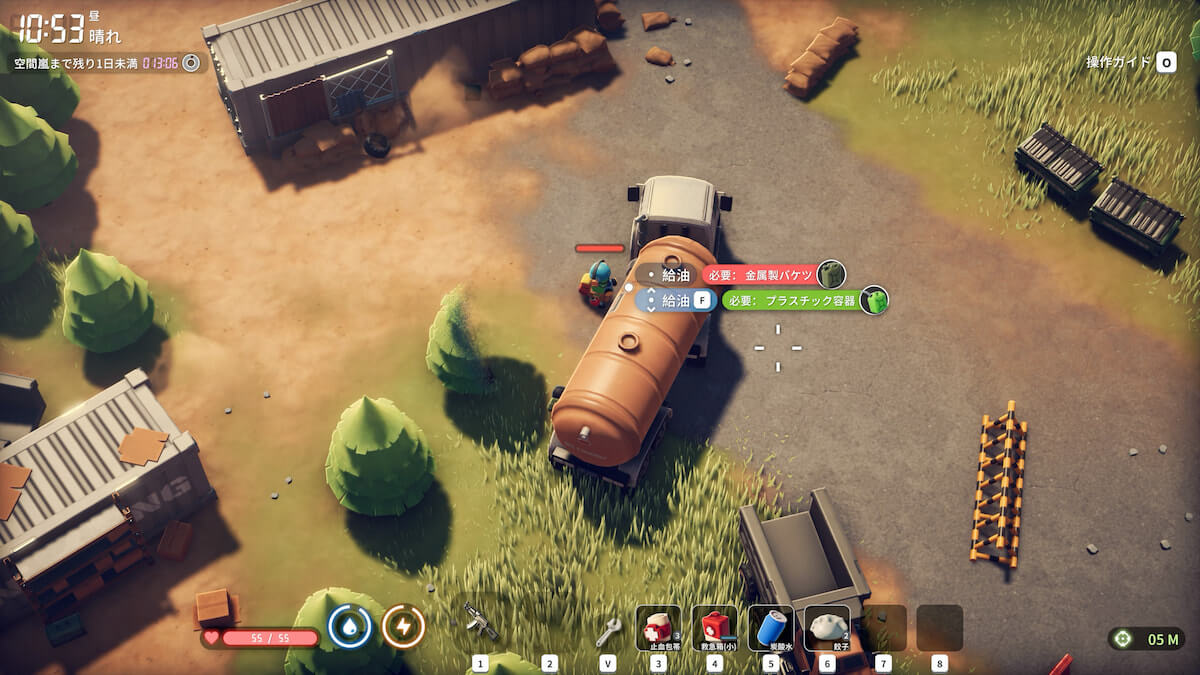The height and width of the screenshot is (675, 1200).
Task: Select the 炭酸水 soda can slot
Action: point(770,628)
